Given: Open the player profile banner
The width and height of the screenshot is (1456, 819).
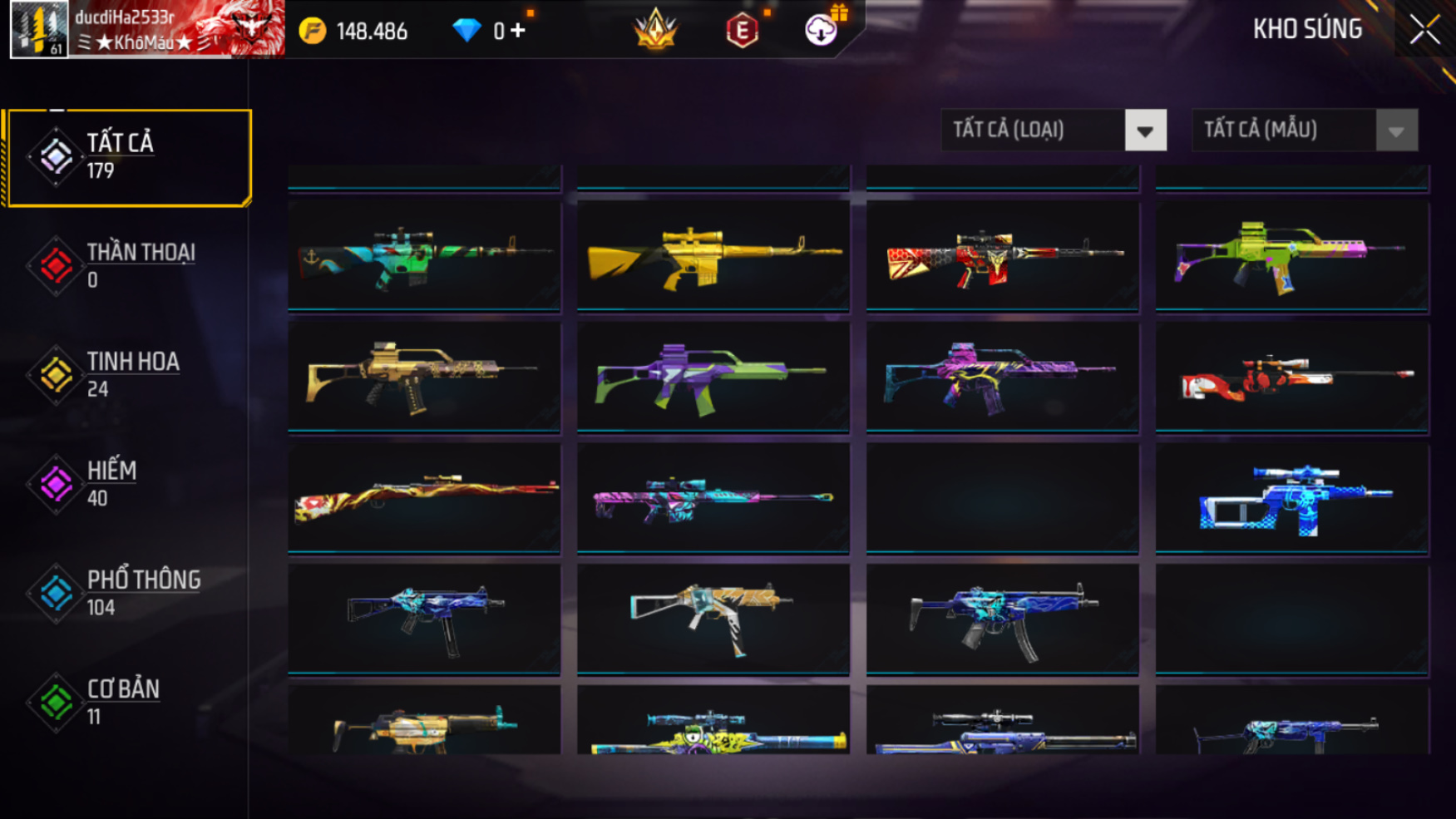Looking at the screenshot, I should tap(147, 29).
